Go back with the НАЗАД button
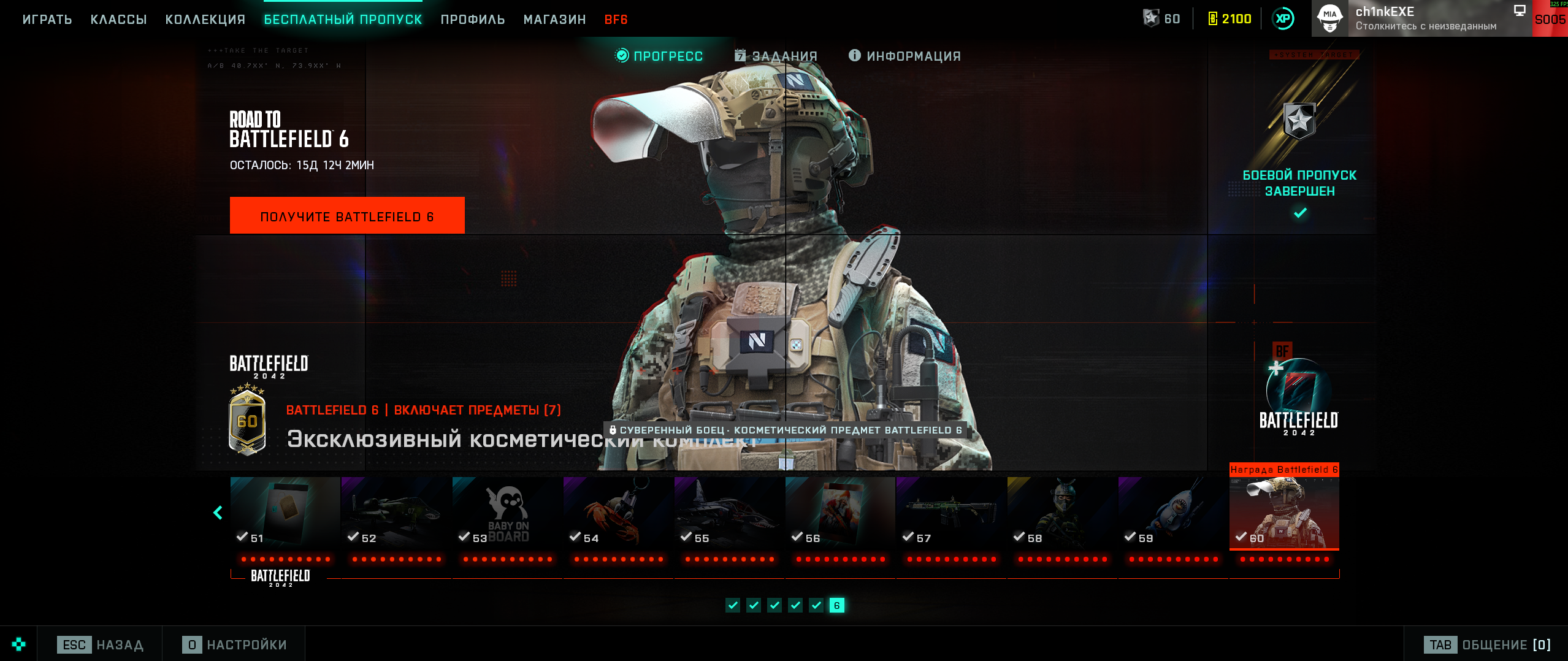This screenshot has height=661, width=1568. click(x=101, y=644)
